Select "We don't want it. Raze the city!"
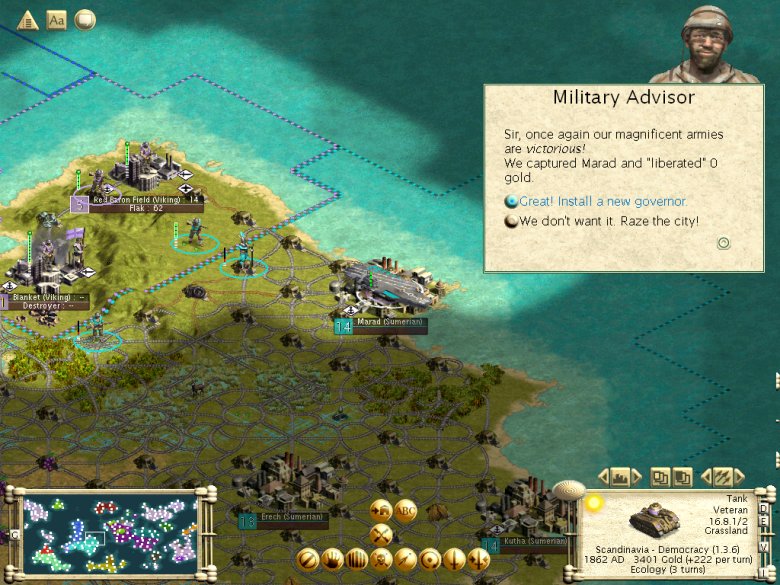Image resolution: width=780 pixels, height=585 pixels. point(608,221)
